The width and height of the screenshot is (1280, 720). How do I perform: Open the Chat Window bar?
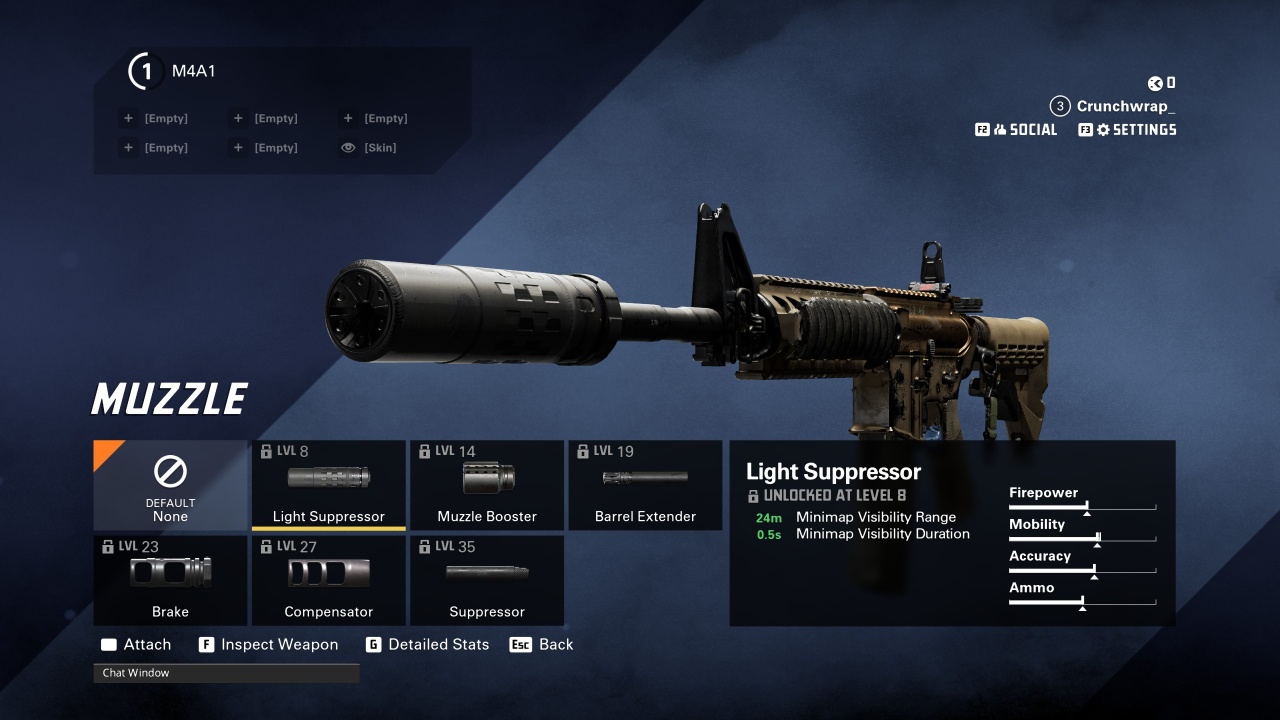coord(226,673)
